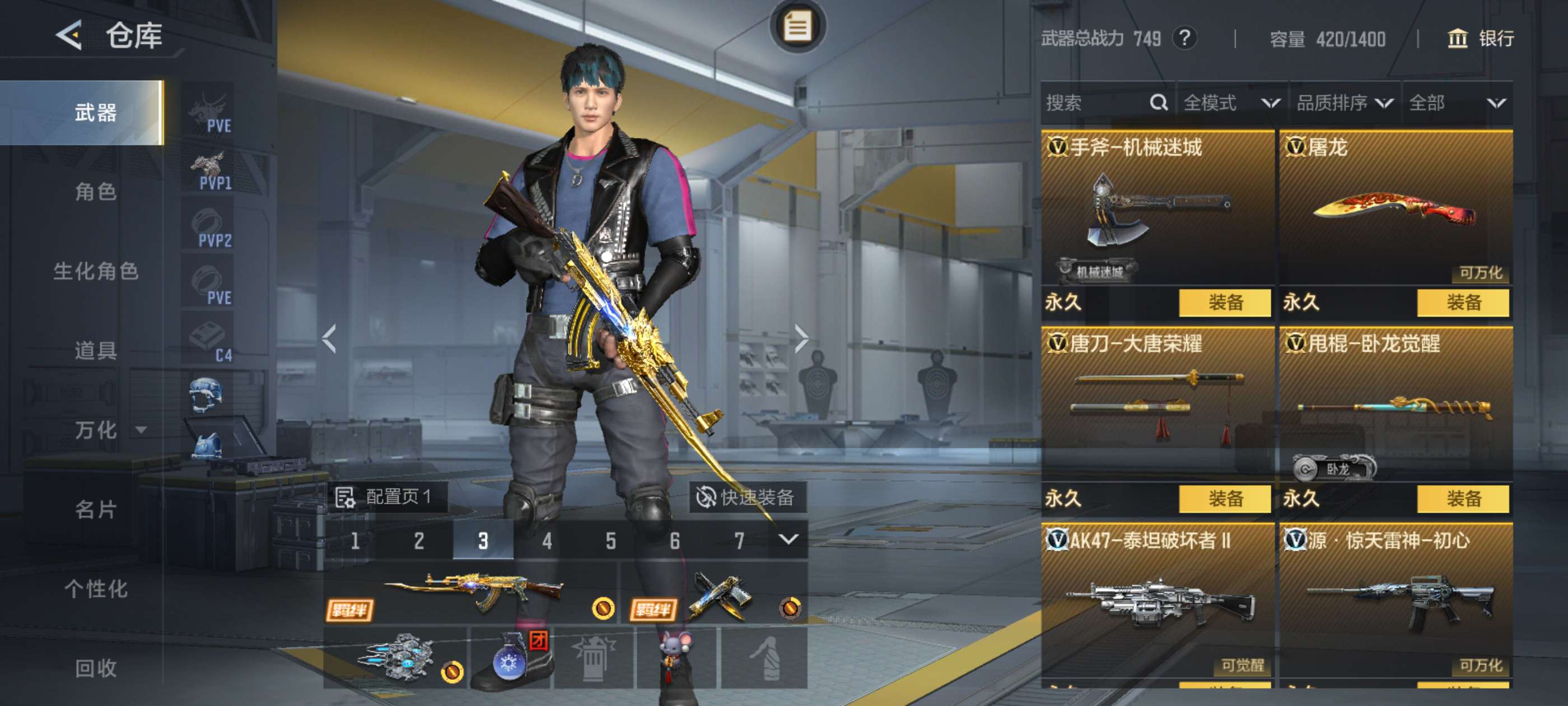Select the PVP1 equipment slot
This screenshot has width=1568, height=706.
point(209,170)
